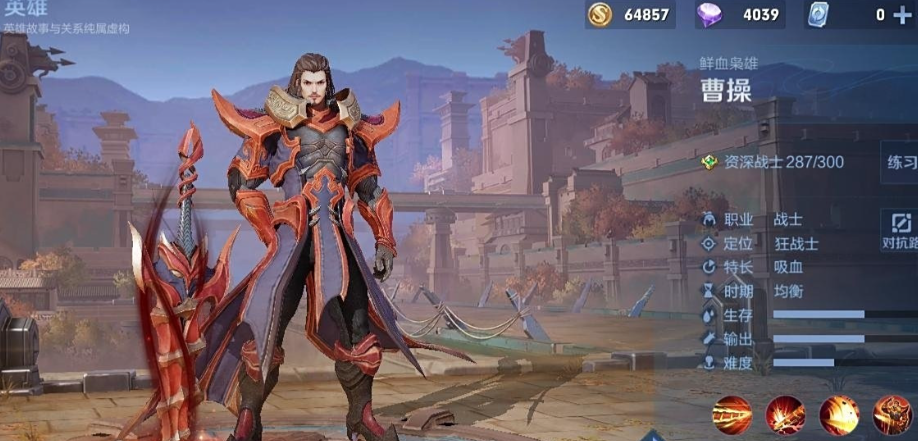918x441 pixels.
Task: Open the 练习 practice mode button
Action: click(900, 162)
